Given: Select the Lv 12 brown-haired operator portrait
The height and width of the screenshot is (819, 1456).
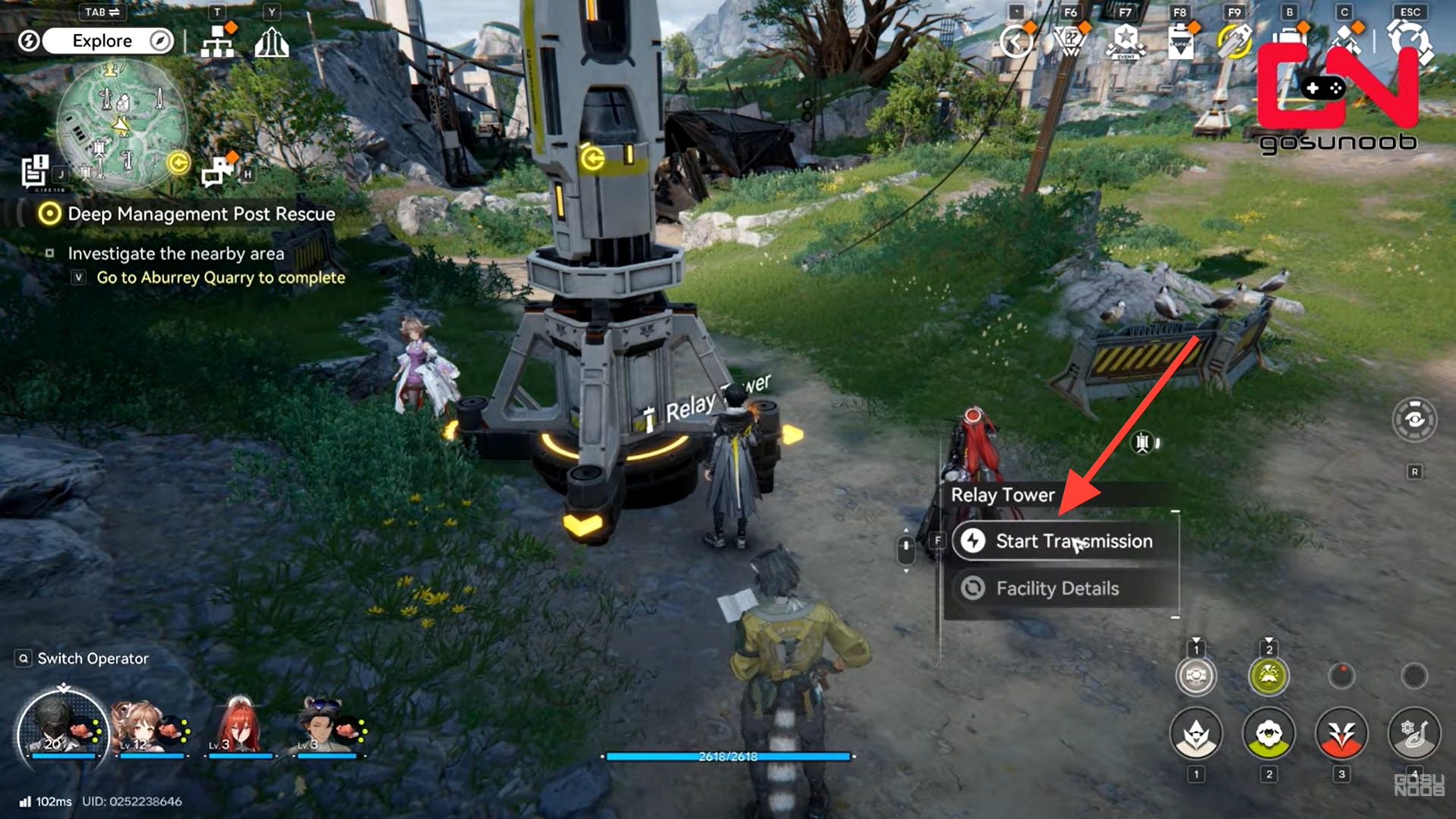Looking at the screenshot, I should pyautogui.click(x=136, y=726).
